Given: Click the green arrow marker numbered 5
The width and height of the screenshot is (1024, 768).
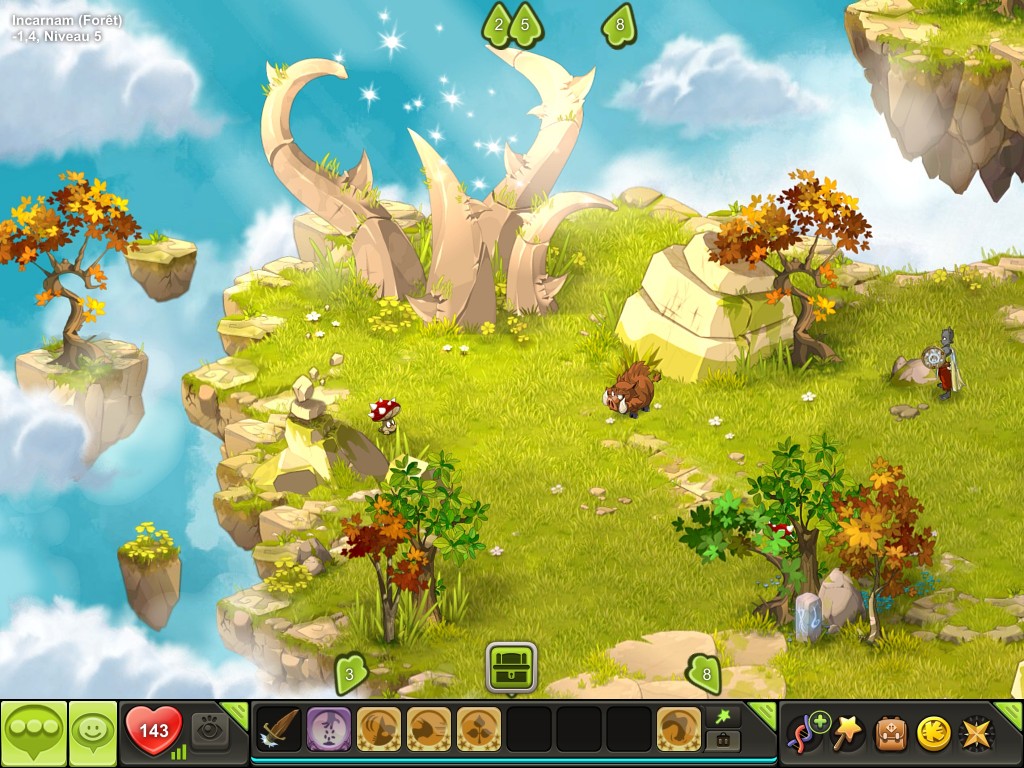Looking at the screenshot, I should pyautogui.click(x=525, y=24).
